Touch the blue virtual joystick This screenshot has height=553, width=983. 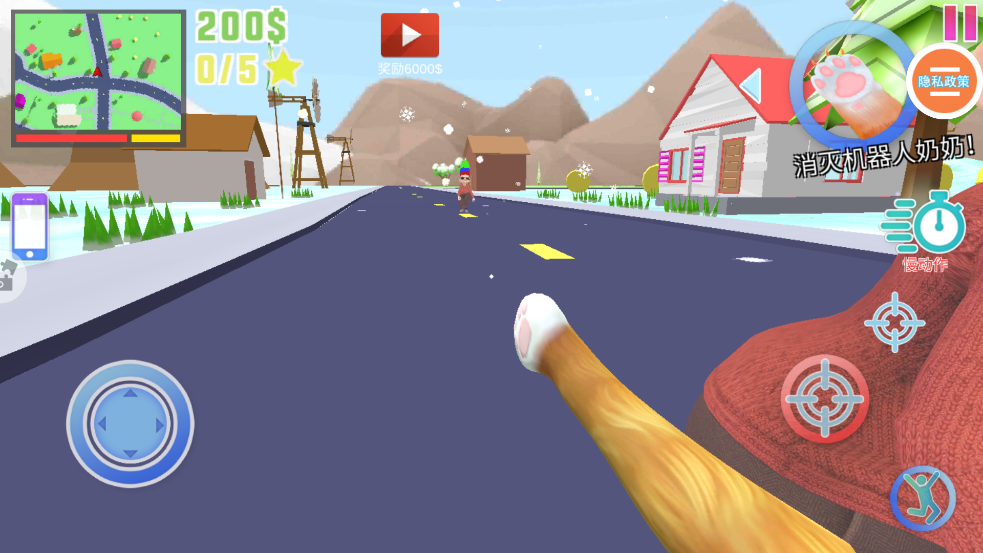(130, 424)
